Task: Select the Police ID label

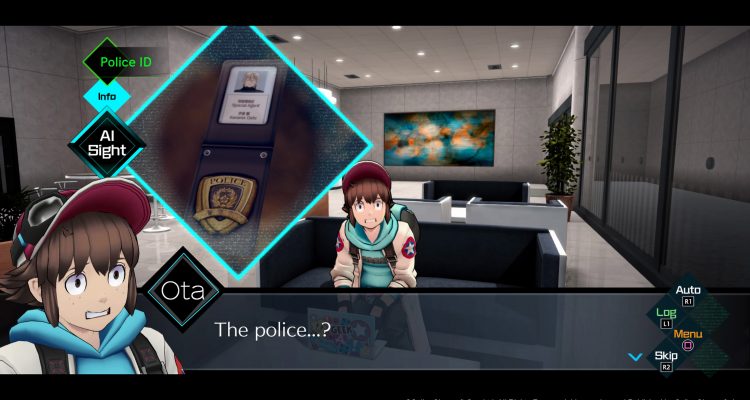Action: coord(123,63)
